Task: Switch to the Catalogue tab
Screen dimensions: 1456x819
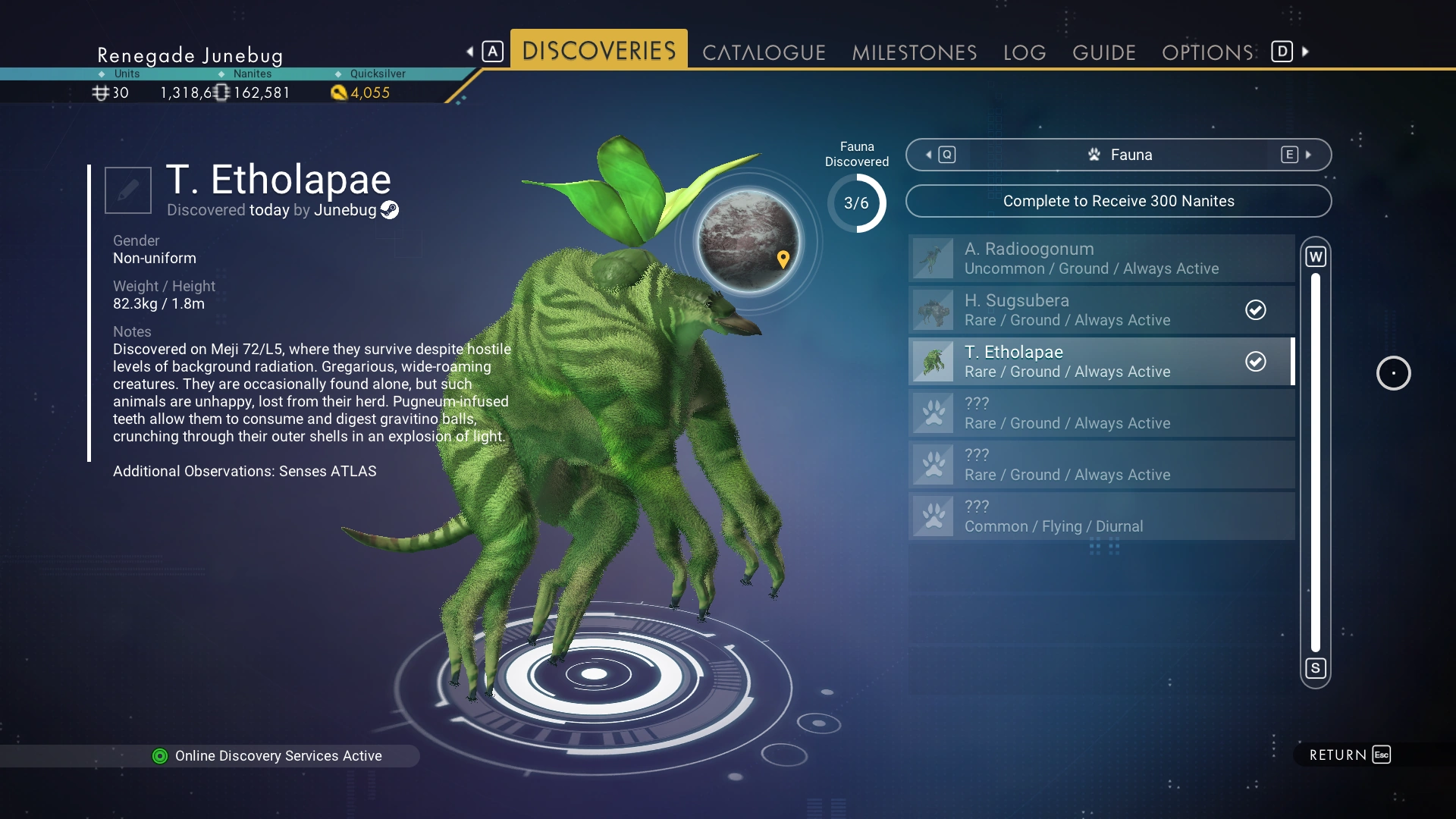Action: (764, 52)
